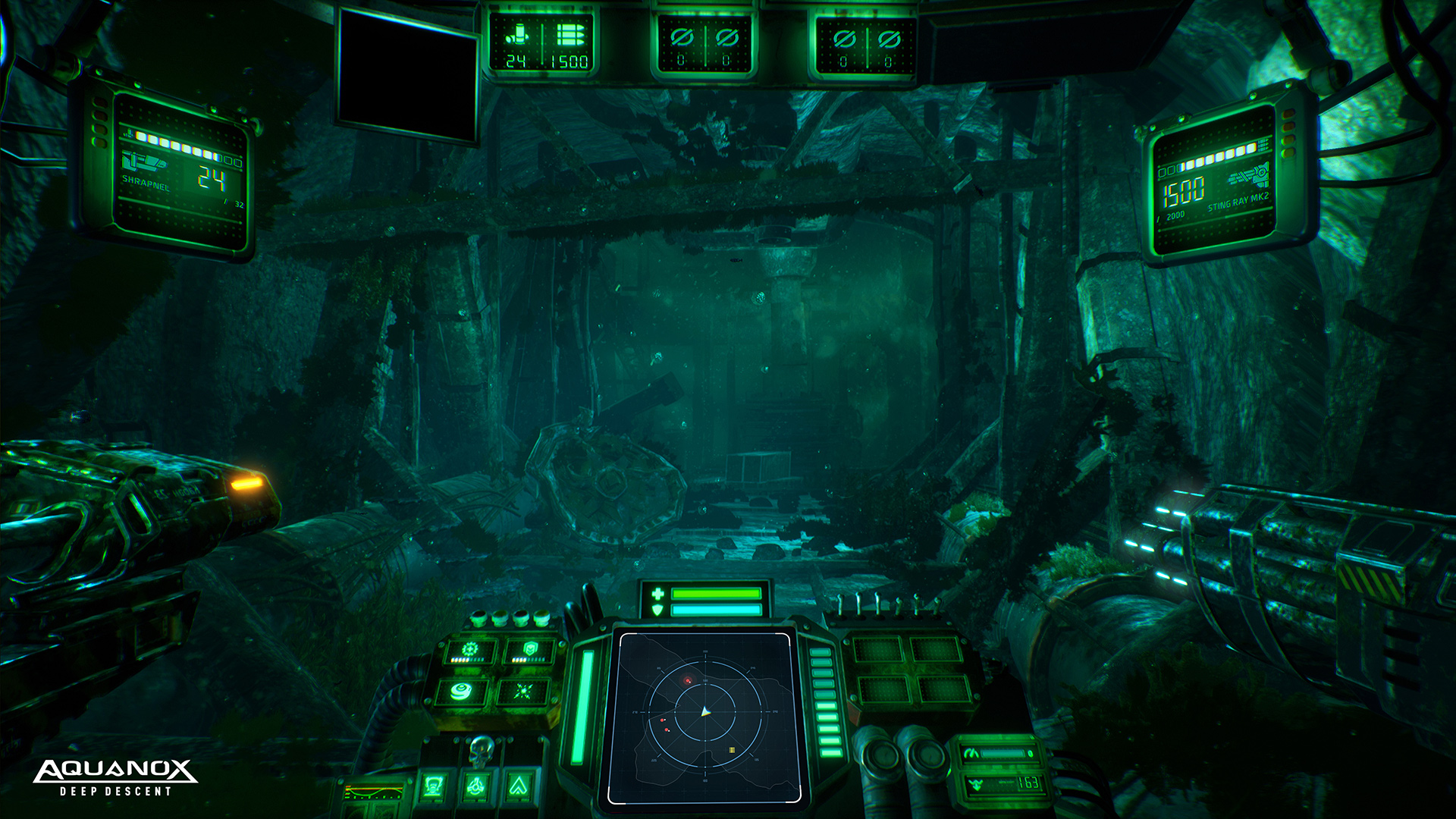1456x819 pixels.
Task: Select the Shrapnel weapon icon
Action: [143, 162]
